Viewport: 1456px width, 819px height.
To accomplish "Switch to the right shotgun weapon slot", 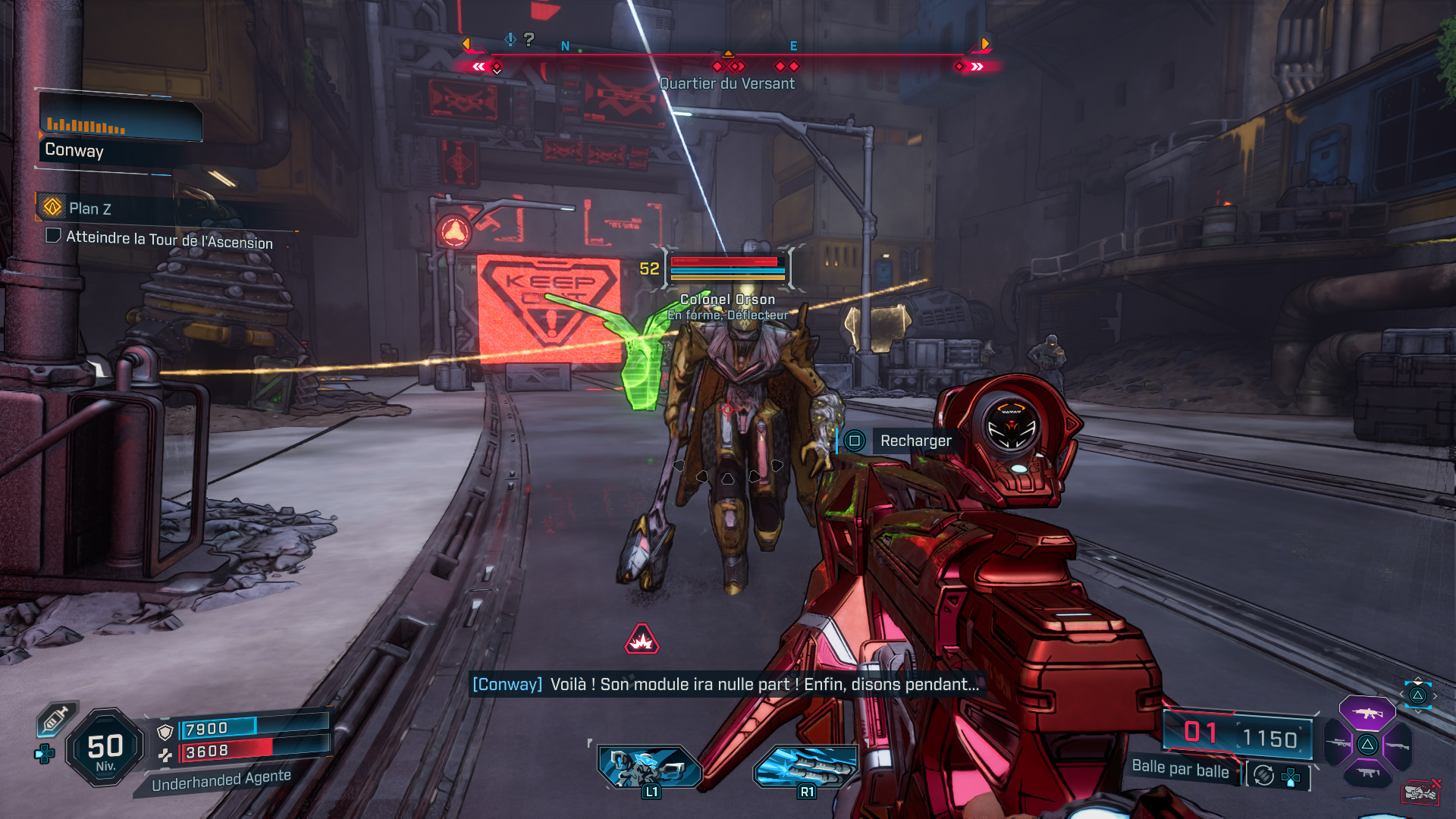I will (x=1397, y=745).
